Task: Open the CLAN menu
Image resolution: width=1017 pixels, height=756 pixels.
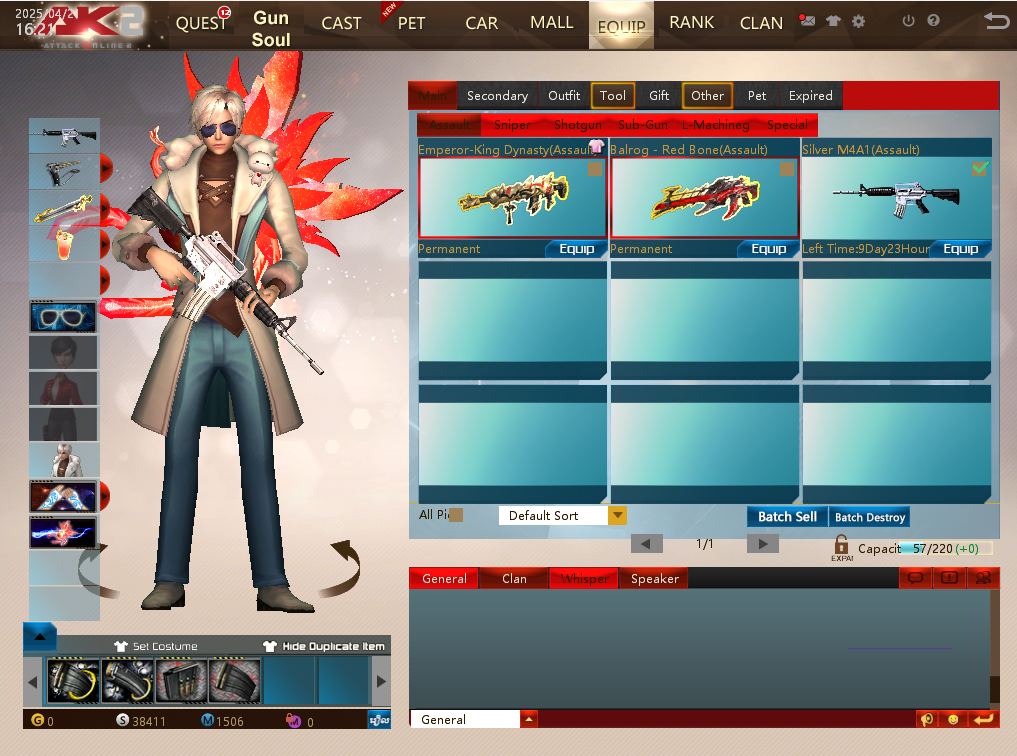Action: [x=761, y=23]
